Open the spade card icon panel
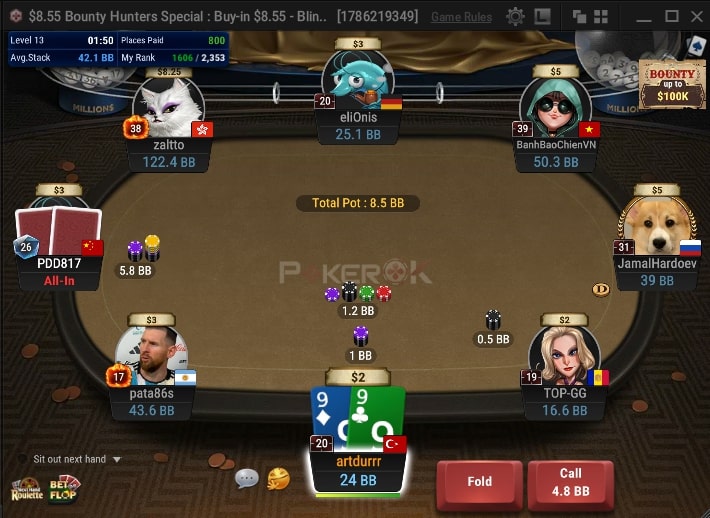 (697, 45)
